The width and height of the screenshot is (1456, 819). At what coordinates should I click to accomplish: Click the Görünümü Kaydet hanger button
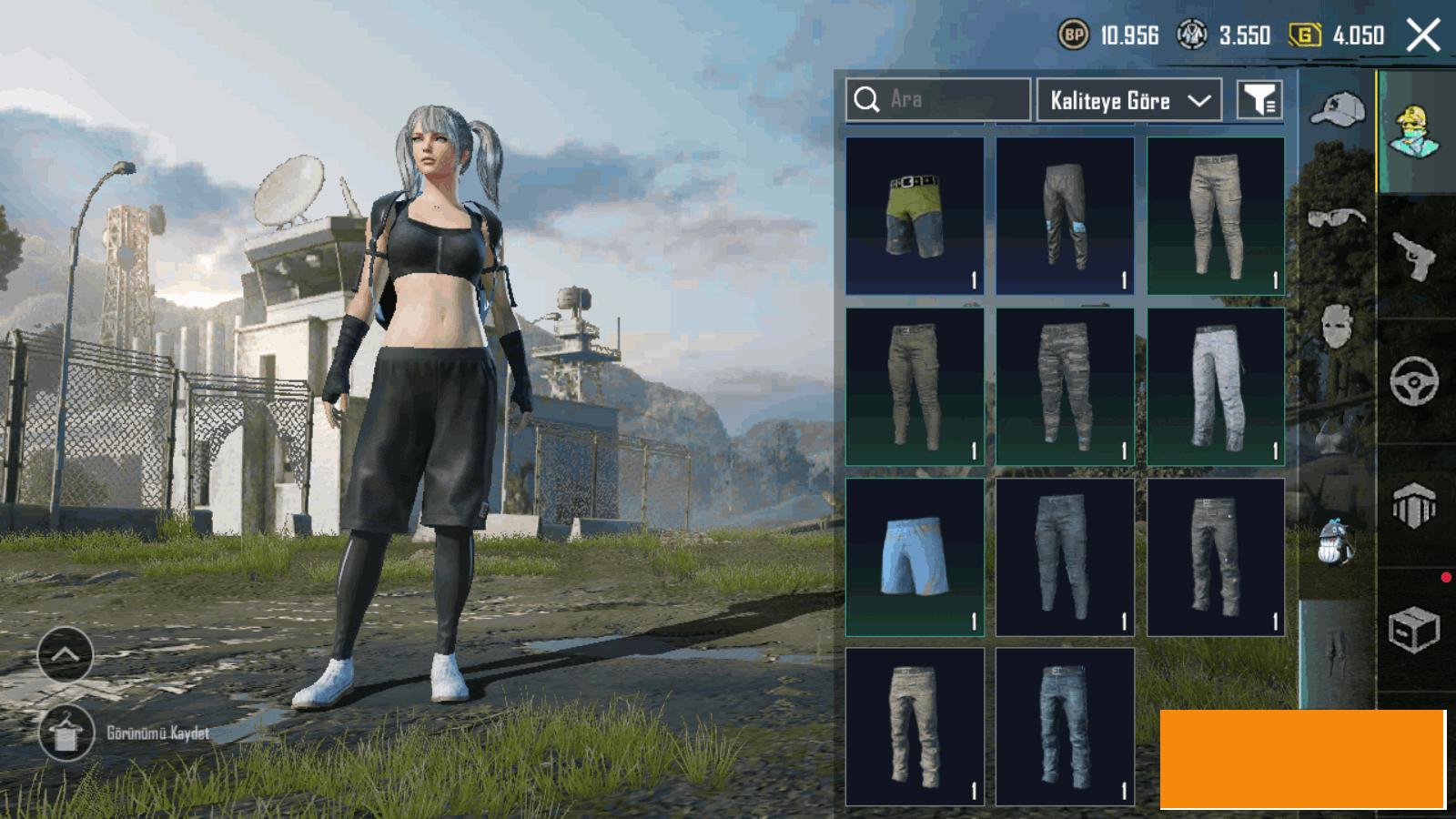(x=66, y=733)
